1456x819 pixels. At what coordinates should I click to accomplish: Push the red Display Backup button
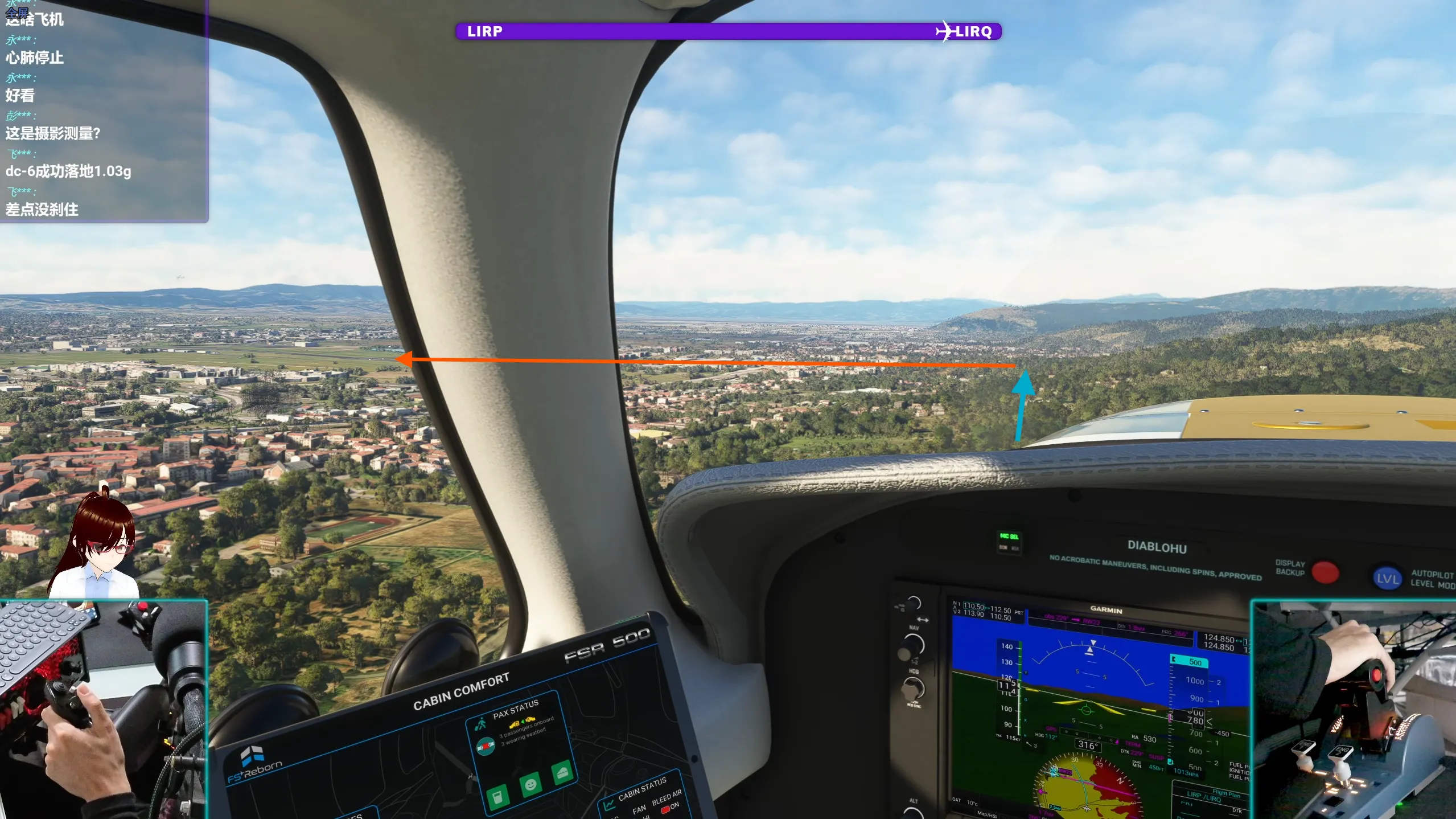pyautogui.click(x=1325, y=572)
